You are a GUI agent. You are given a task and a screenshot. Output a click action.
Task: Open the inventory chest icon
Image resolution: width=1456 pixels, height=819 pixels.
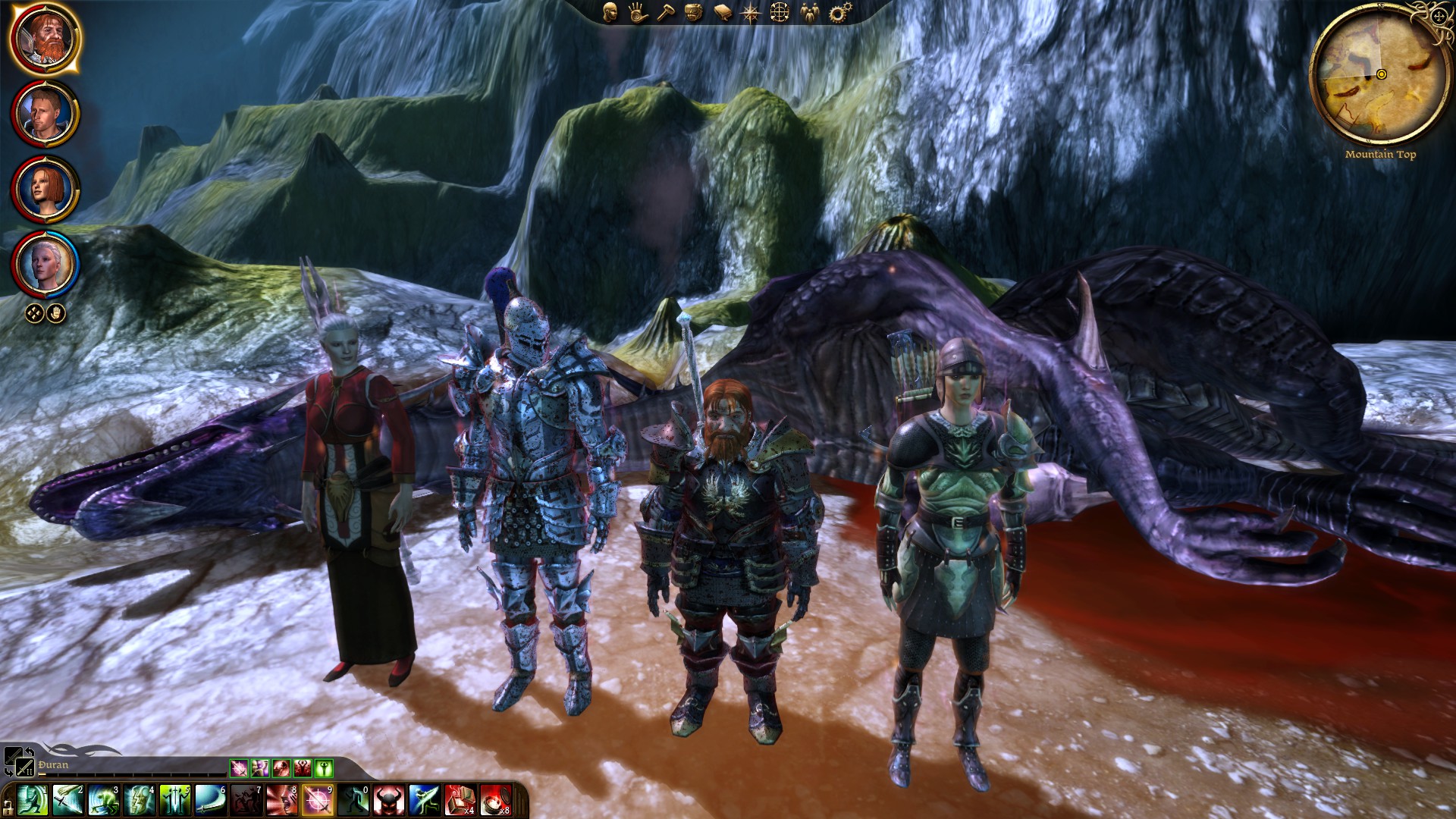click(694, 12)
